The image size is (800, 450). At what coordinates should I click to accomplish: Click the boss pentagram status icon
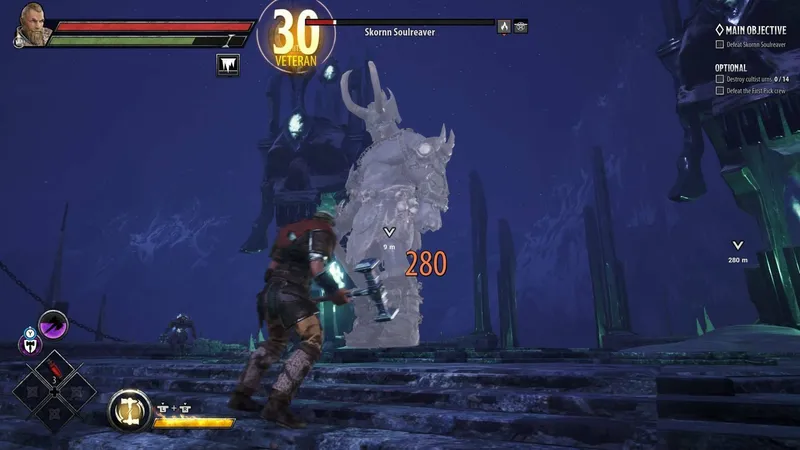(521, 27)
